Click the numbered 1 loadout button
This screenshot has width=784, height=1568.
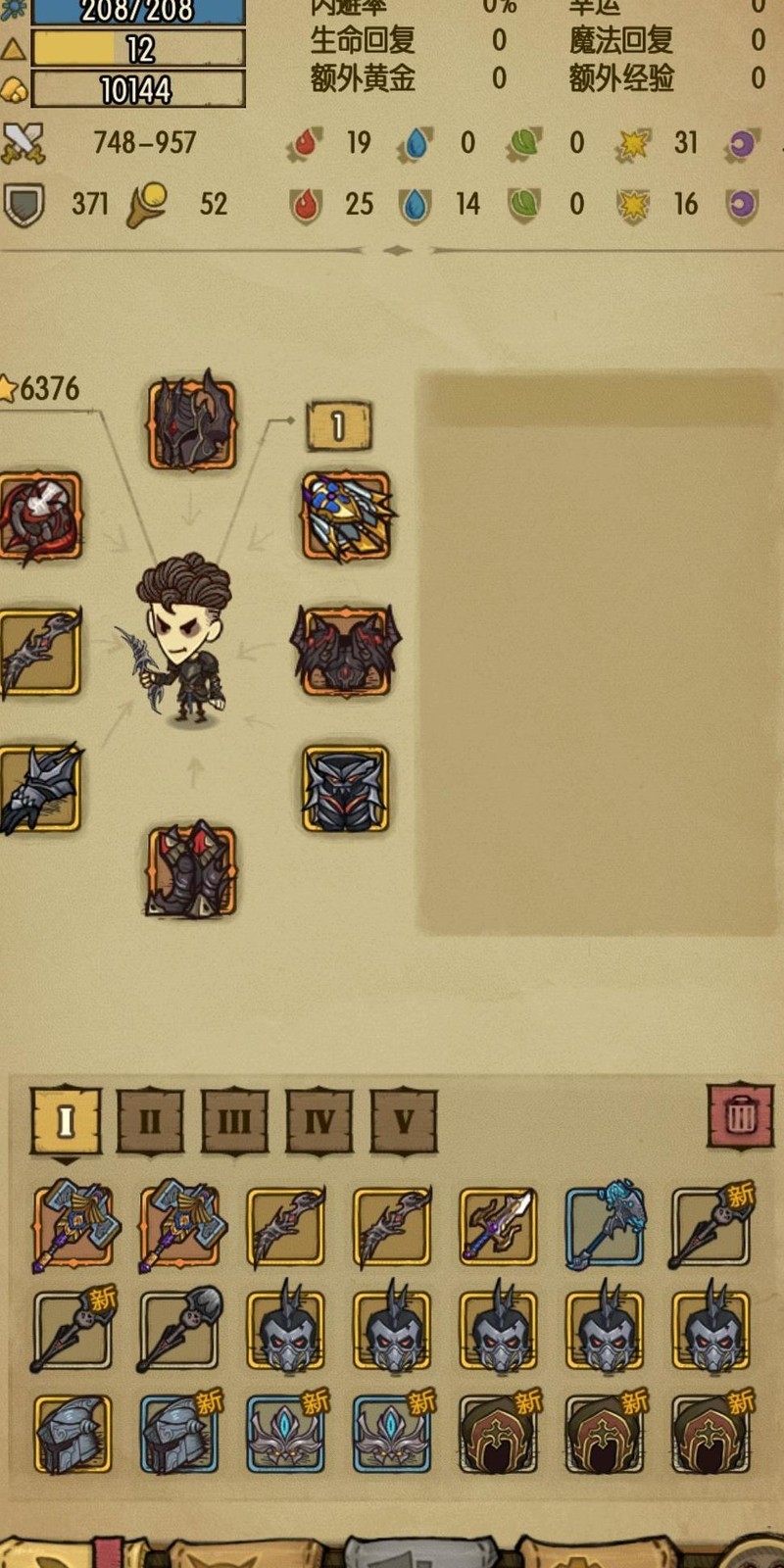(x=338, y=426)
